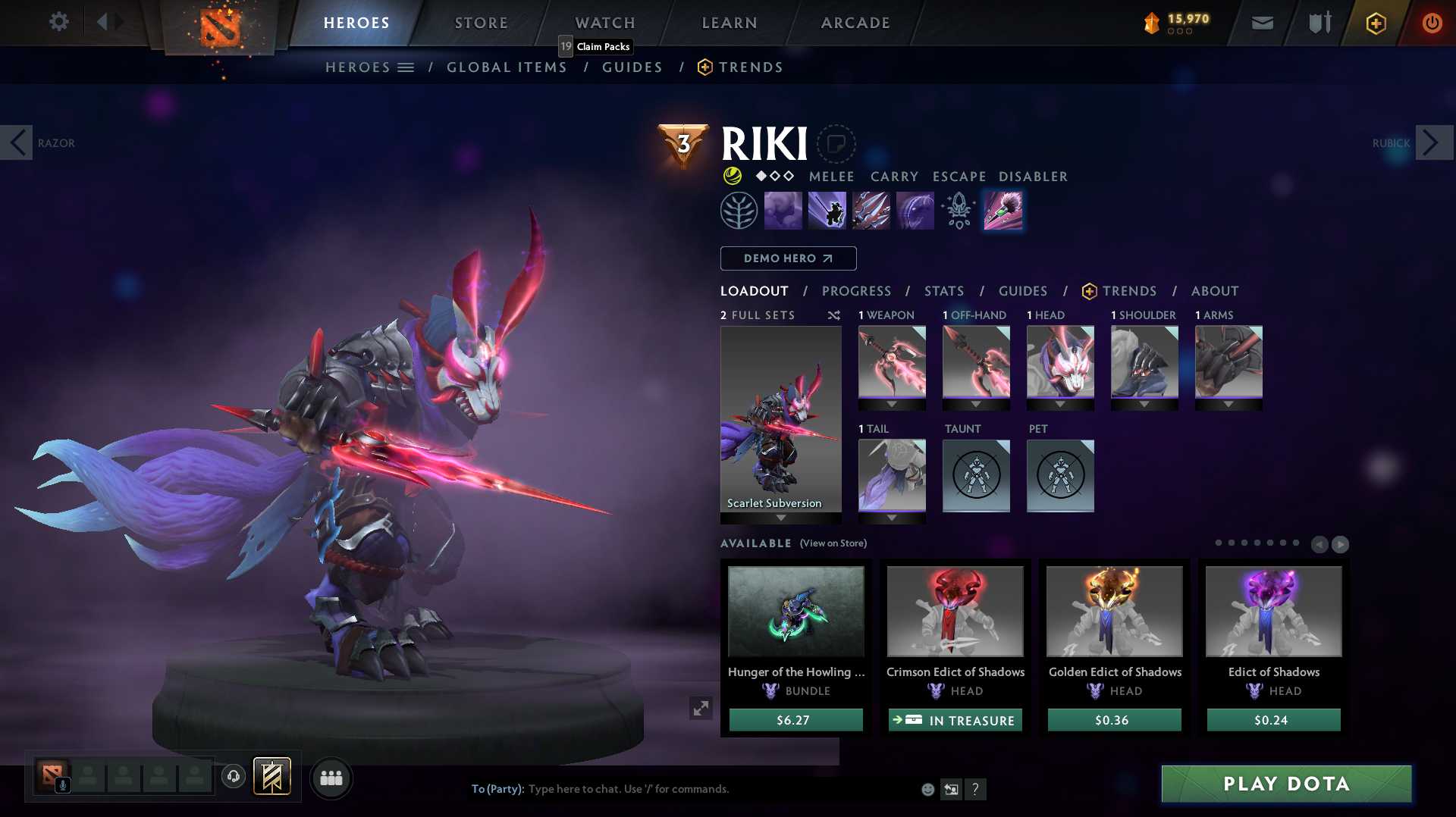Toggle the equipped Riki persona item
1456x817 pixels.
1003,210
